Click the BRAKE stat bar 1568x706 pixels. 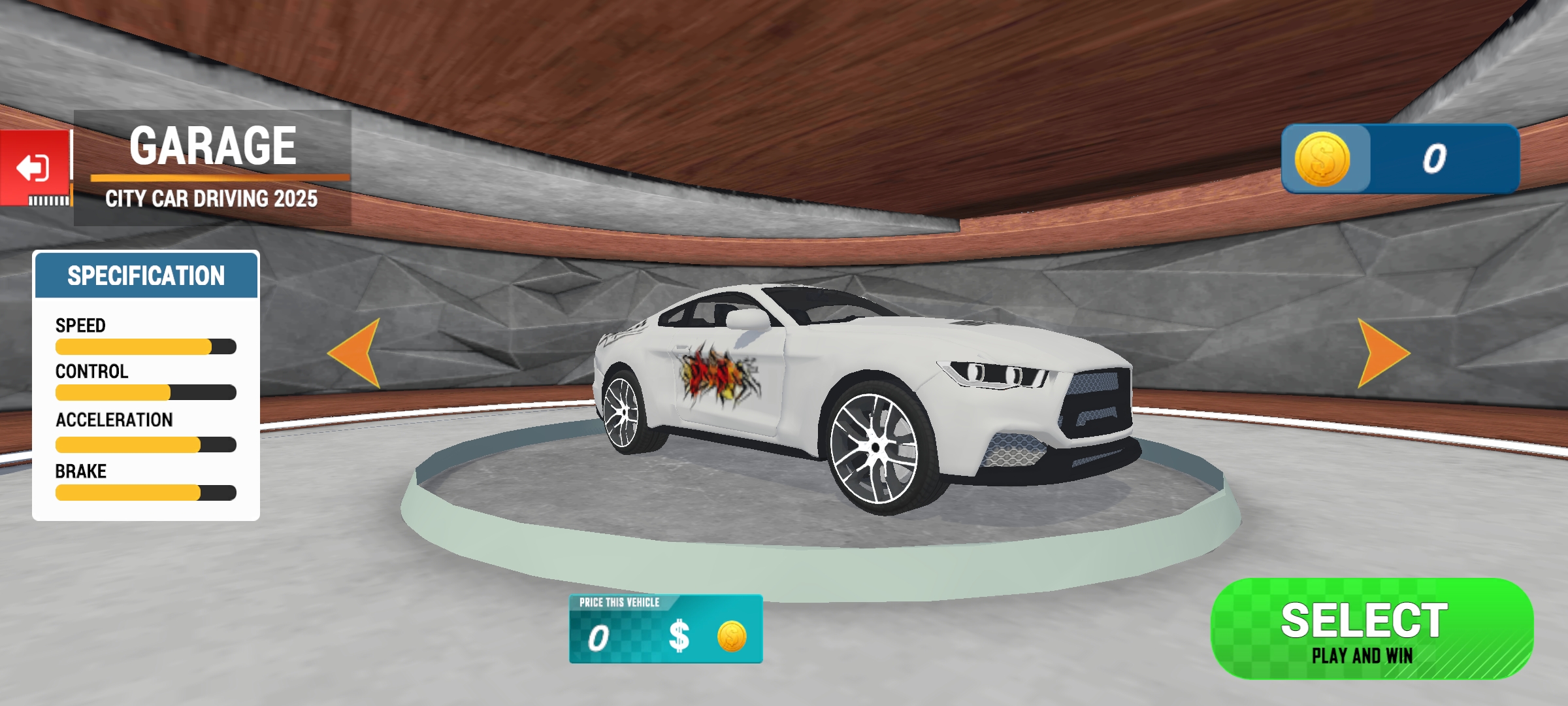pyautogui.click(x=145, y=494)
